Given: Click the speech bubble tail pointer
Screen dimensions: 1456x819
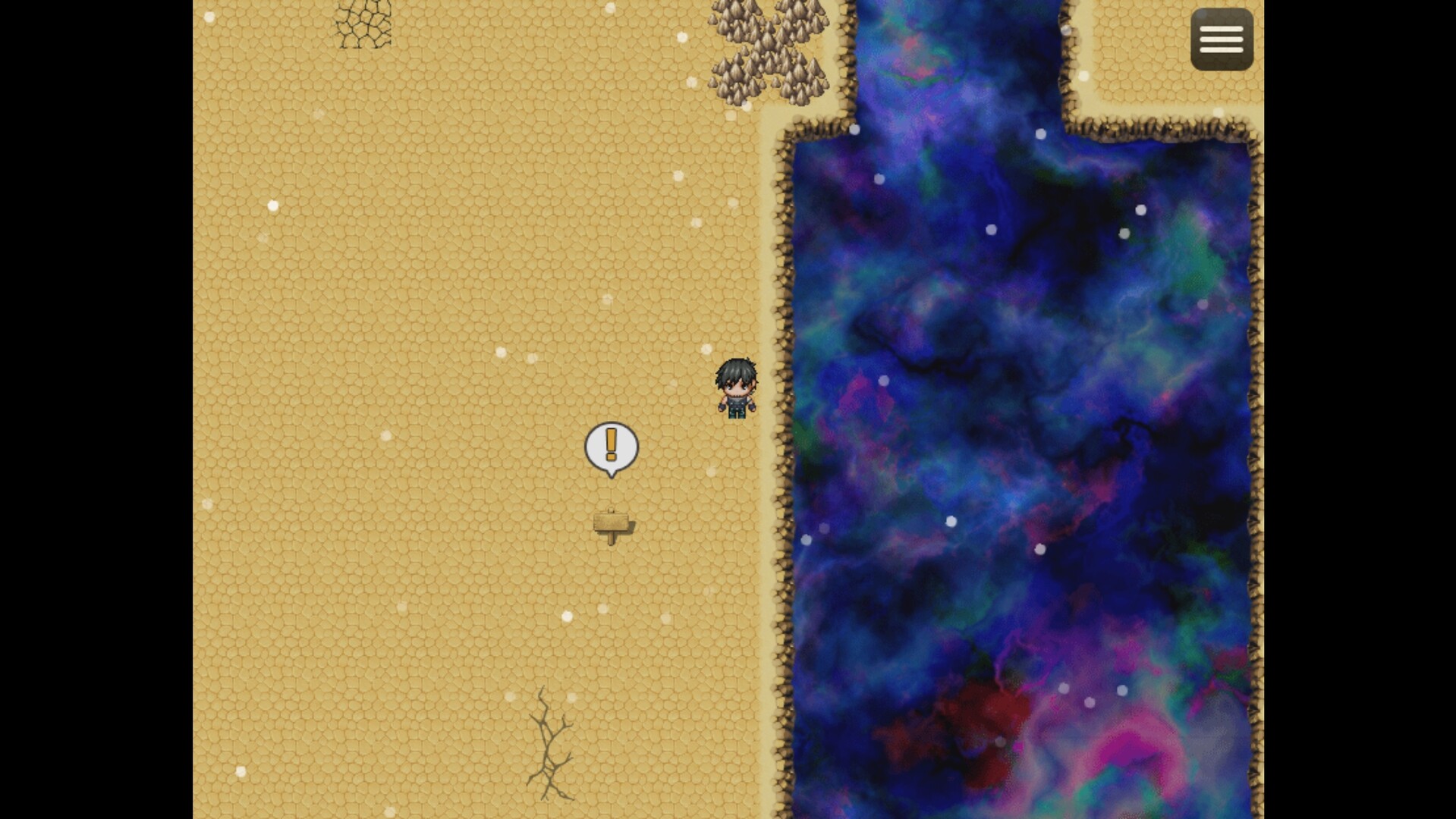Looking at the screenshot, I should (612, 474).
